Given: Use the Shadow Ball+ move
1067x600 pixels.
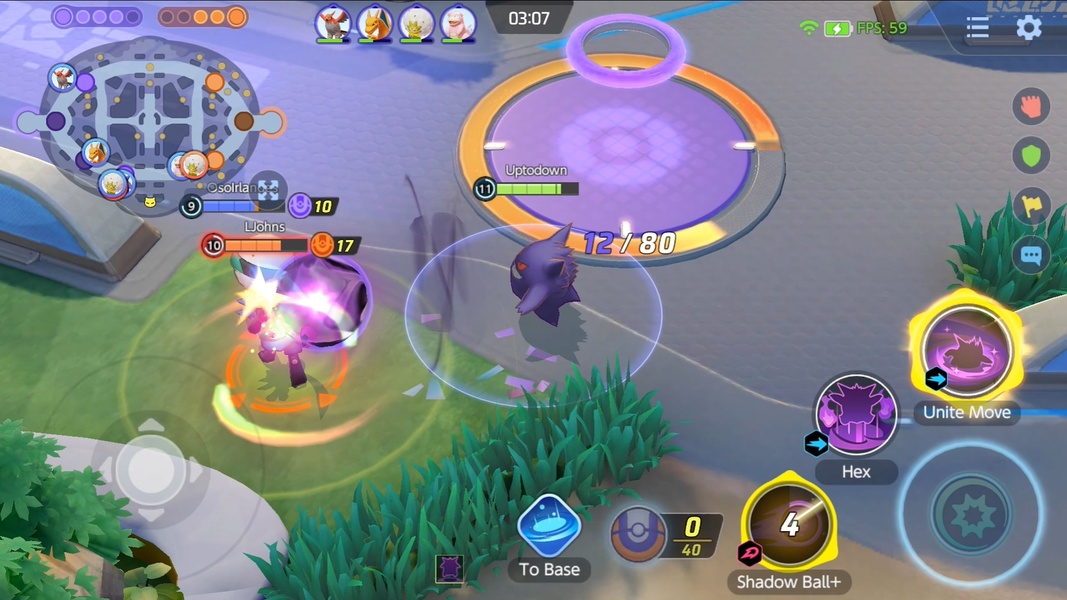Looking at the screenshot, I should [x=789, y=524].
